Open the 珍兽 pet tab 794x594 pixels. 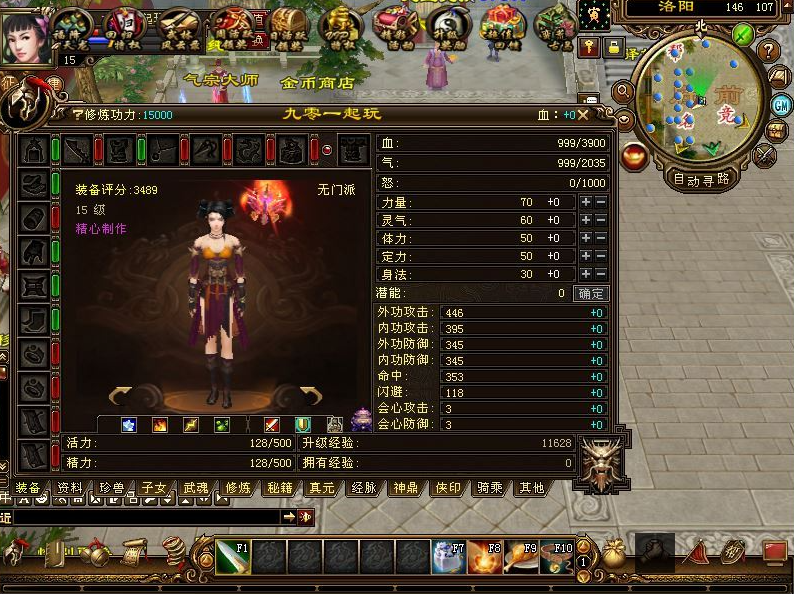click(112, 488)
